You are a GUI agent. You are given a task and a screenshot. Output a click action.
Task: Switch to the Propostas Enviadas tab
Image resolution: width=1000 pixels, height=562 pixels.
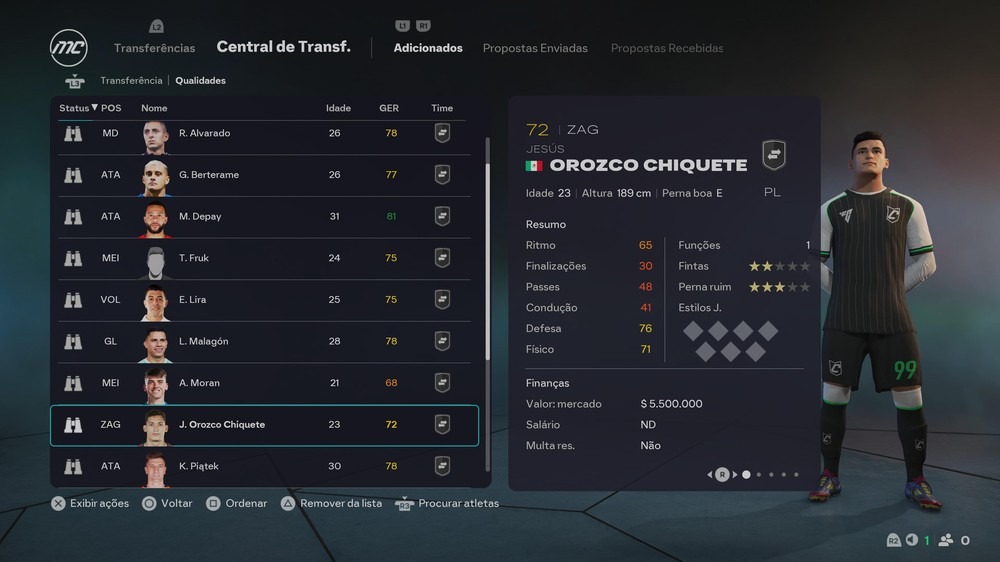point(535,48)
